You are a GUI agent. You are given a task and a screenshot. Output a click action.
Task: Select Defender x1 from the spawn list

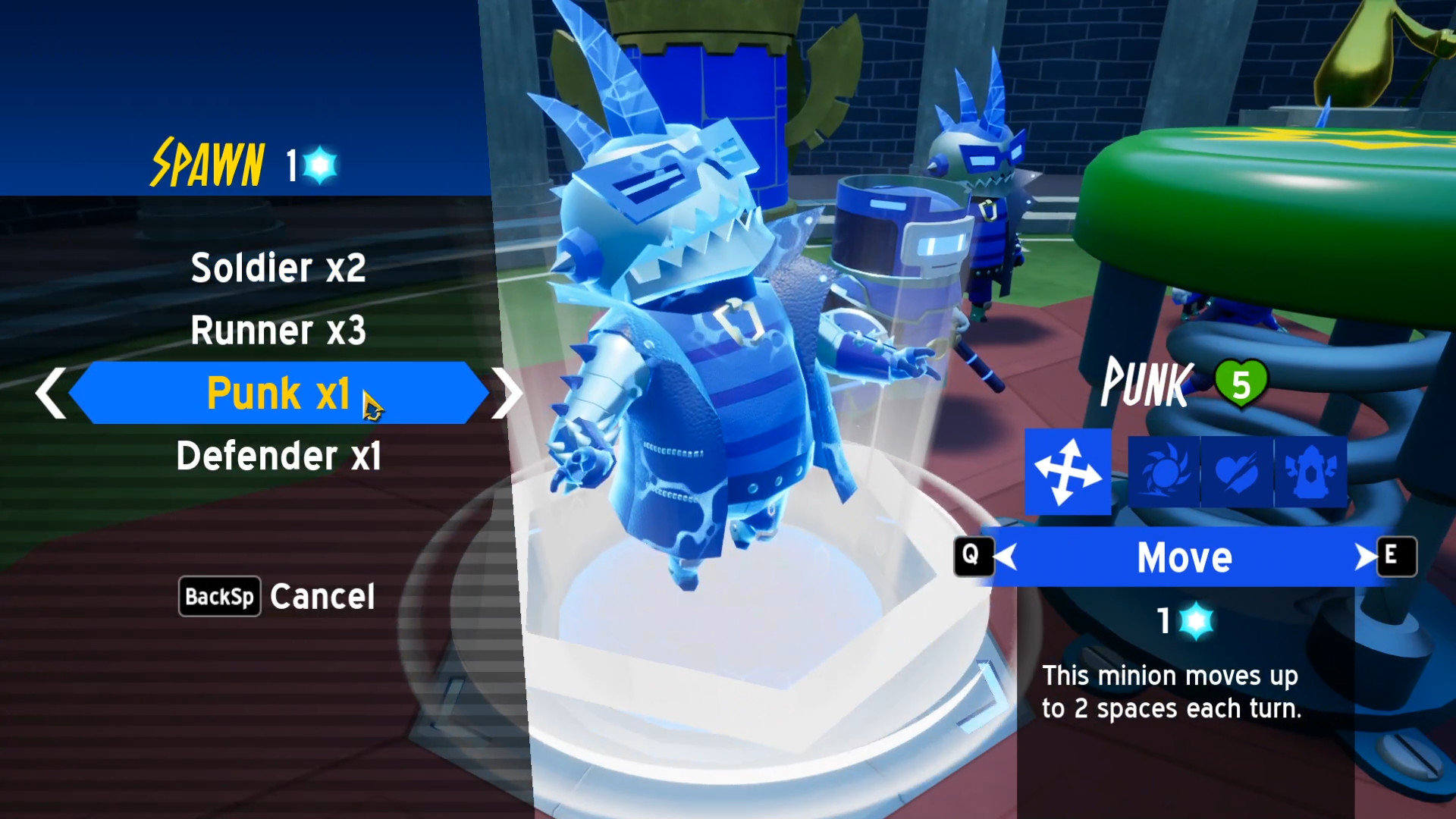coord(278,456)
